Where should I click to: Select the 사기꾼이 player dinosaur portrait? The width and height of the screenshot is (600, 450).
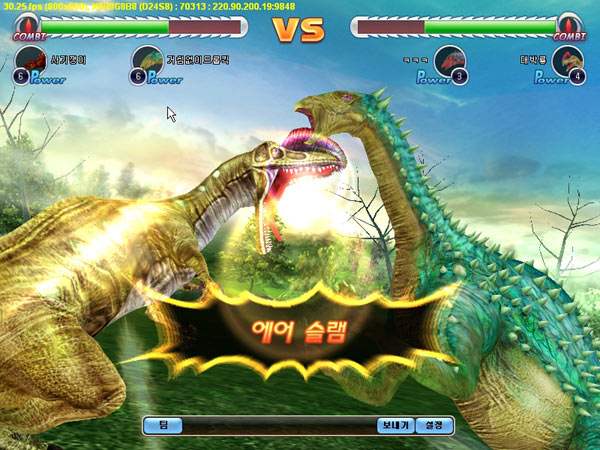[31, 62]
